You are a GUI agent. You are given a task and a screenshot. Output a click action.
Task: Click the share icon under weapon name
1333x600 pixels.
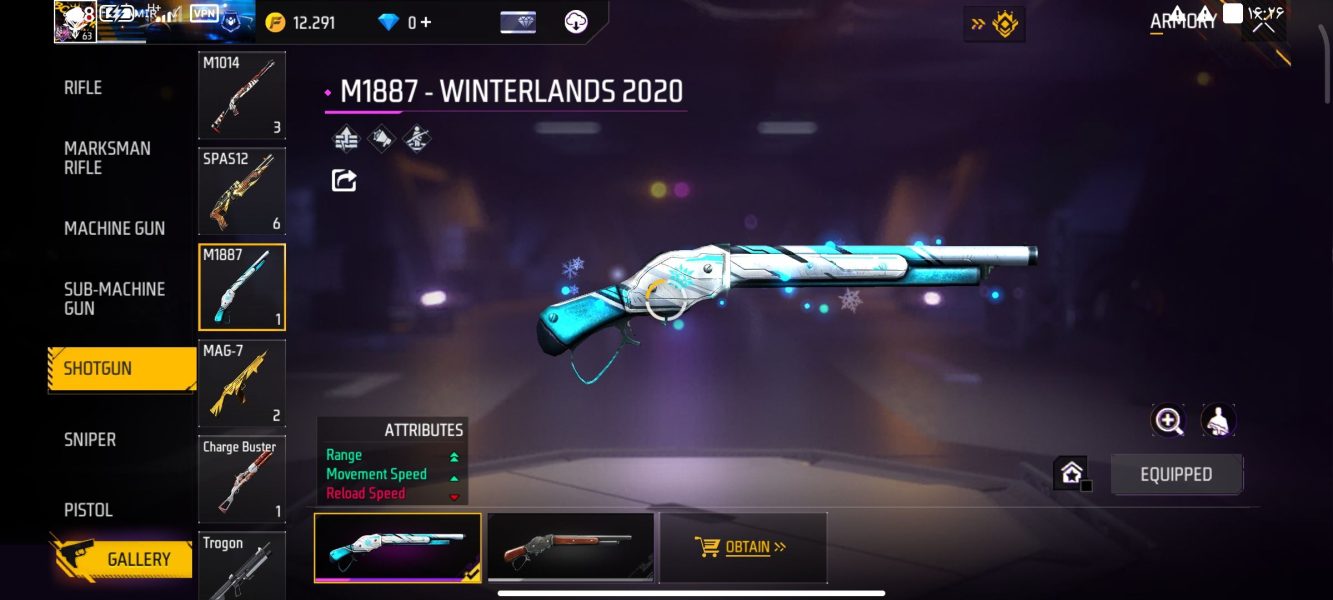(344, 181)
